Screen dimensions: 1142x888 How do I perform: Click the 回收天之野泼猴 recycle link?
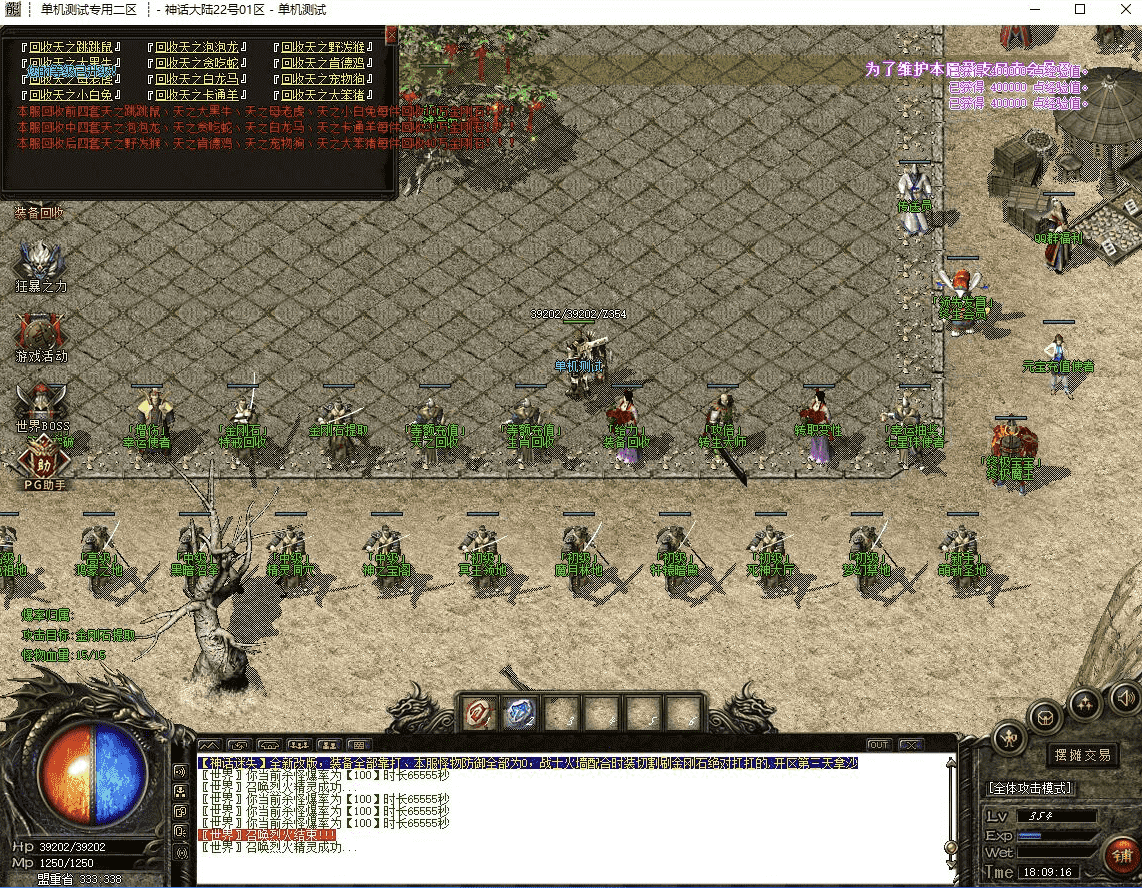(321, 47)
